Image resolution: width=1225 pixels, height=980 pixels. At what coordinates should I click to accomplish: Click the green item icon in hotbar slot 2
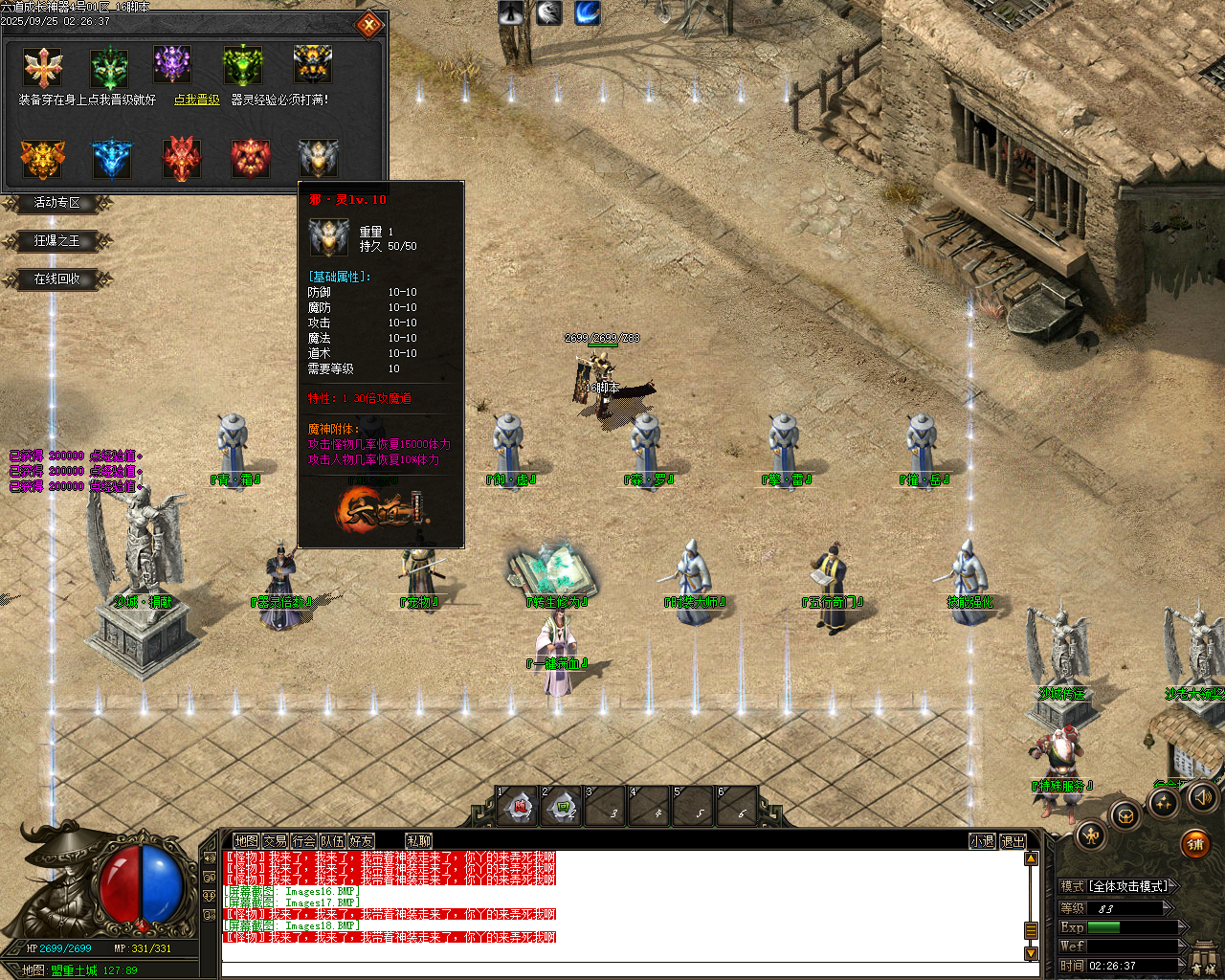563,806
